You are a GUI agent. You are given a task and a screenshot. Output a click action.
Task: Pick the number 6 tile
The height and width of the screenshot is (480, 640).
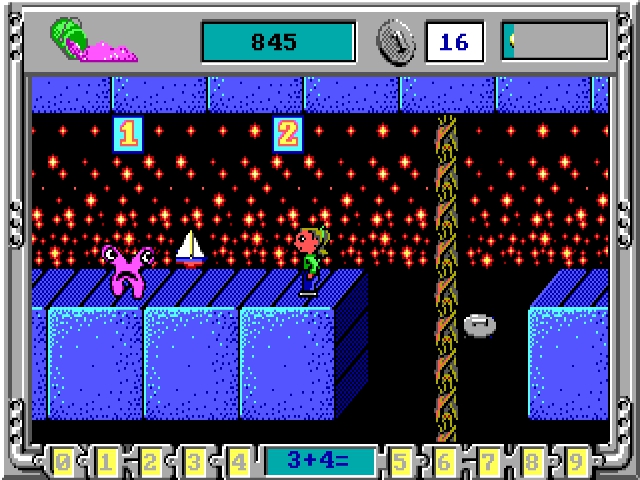(446, 462)
